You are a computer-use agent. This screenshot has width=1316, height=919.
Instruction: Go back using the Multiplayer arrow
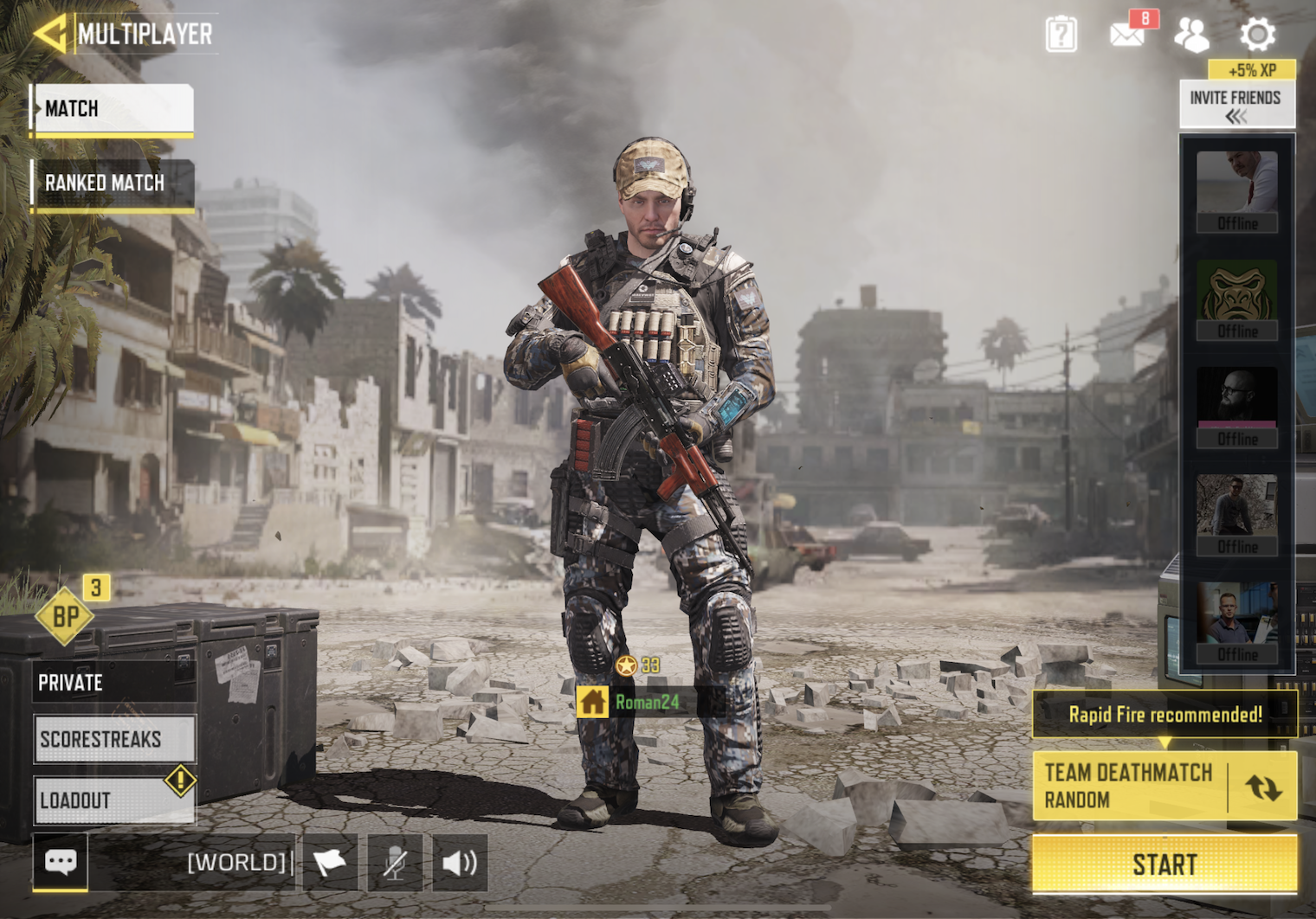[x=50, y=34]
